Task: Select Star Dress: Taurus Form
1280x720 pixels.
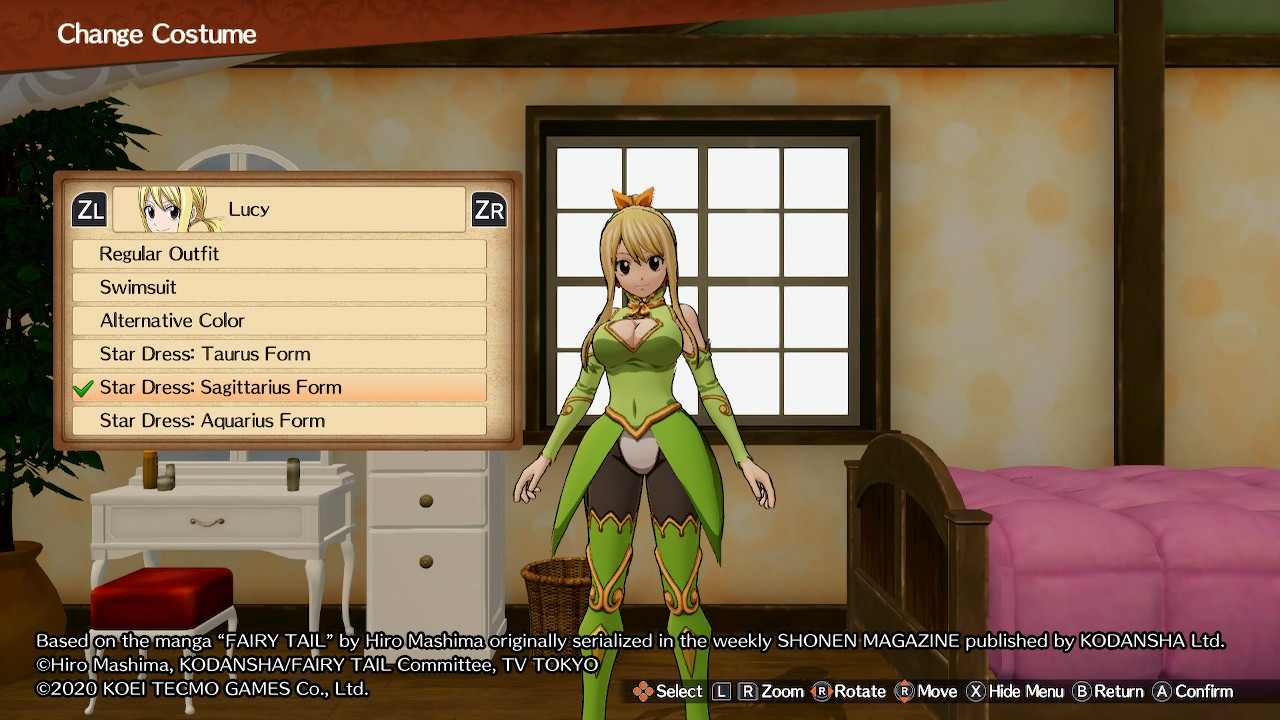Action: (279, 354)
